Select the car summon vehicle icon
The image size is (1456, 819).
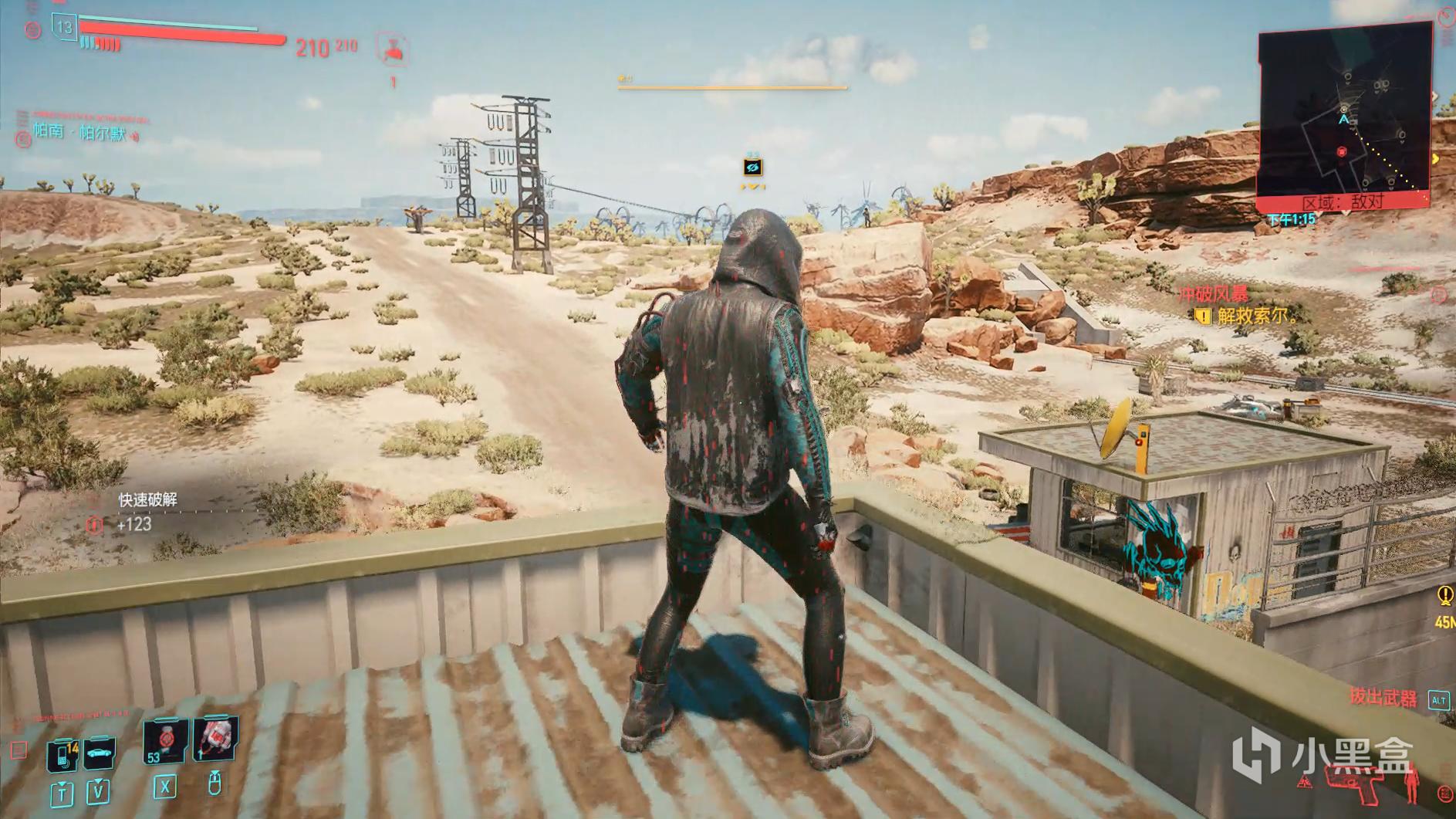tap(100, 753)
